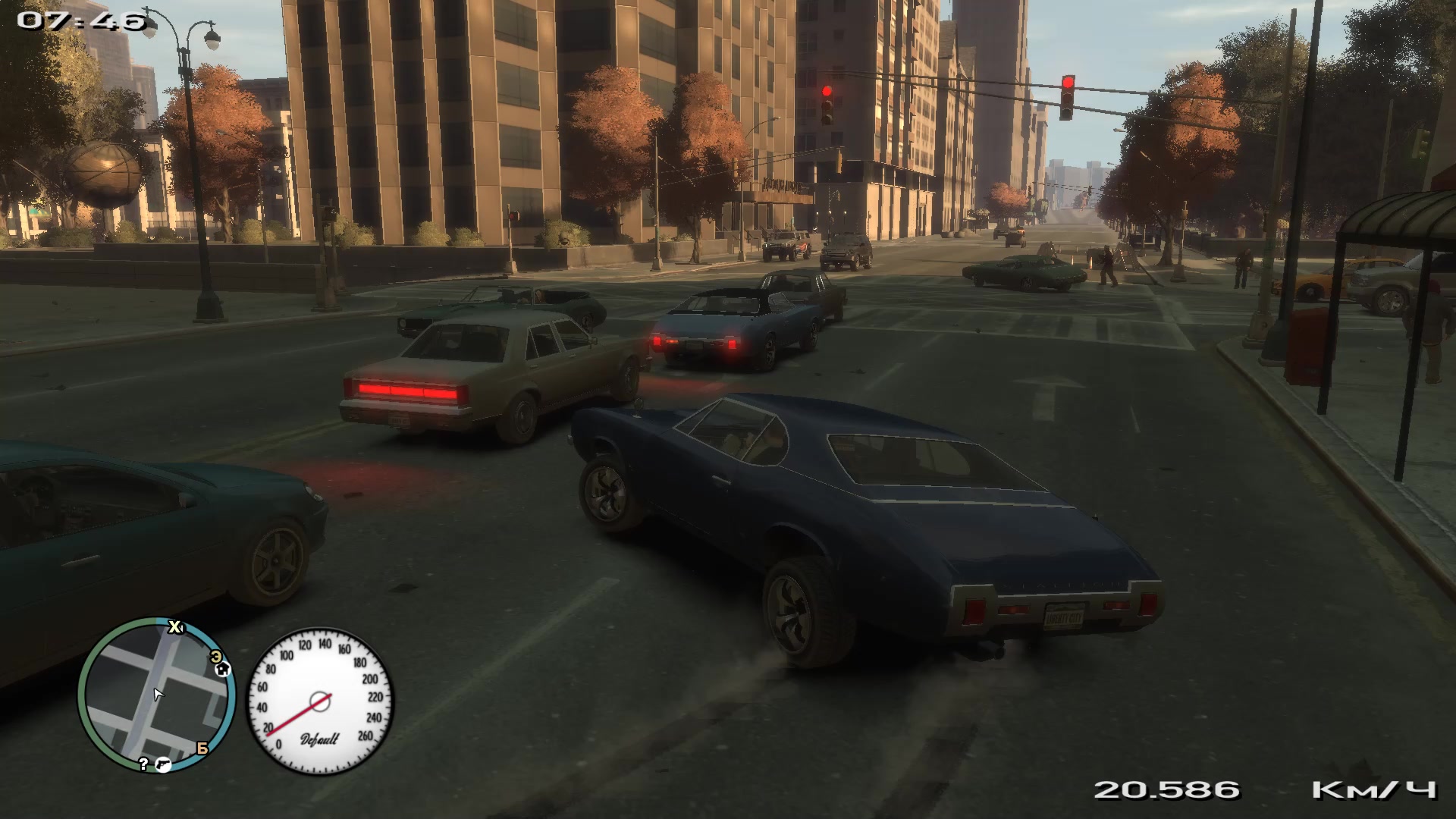Select the Б blip on the minimap edge
The height and width of the screenshot is (819, 1456).
point(204,748)
